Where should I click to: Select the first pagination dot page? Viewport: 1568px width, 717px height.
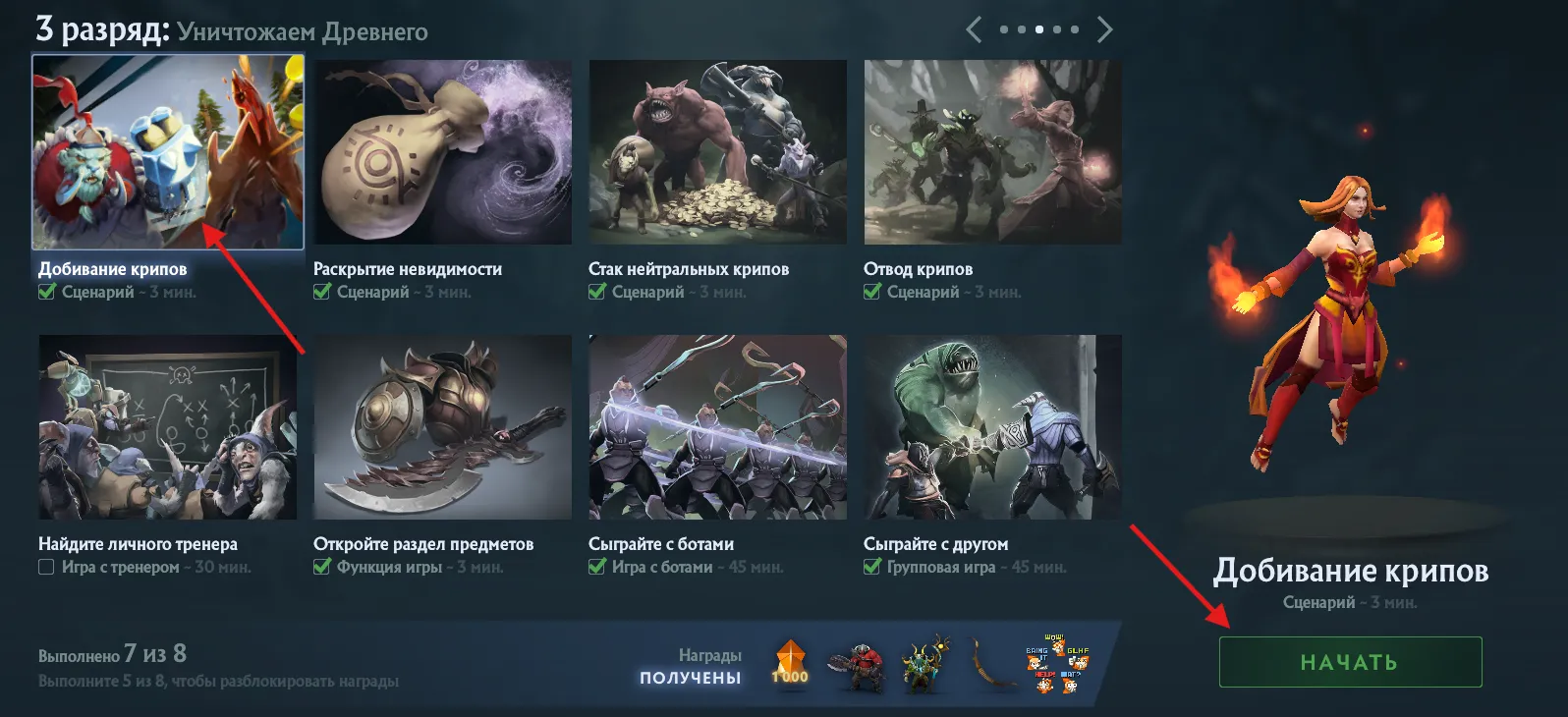click(1004, 29)
